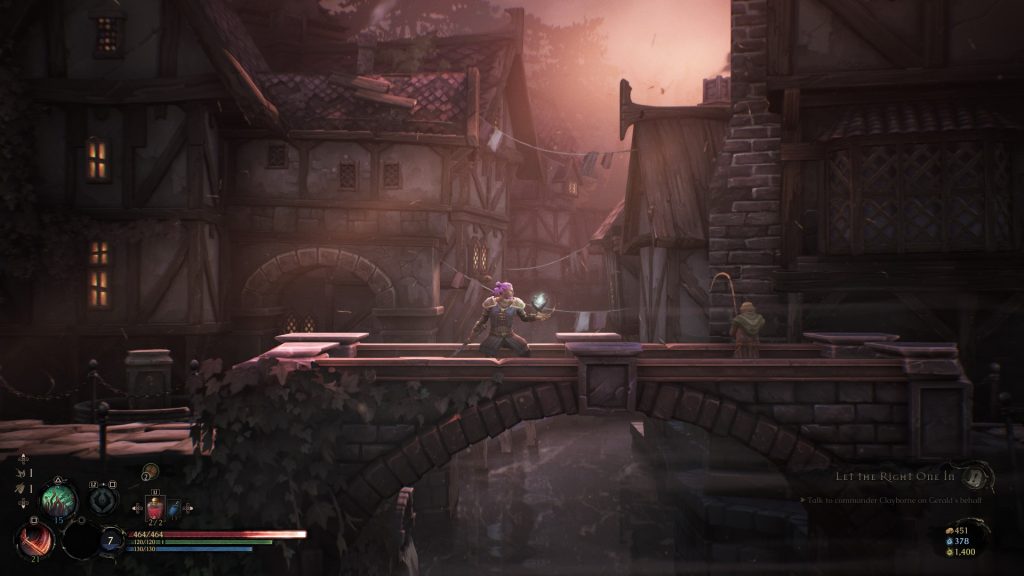Activate the green thorns ability icon

58,498
